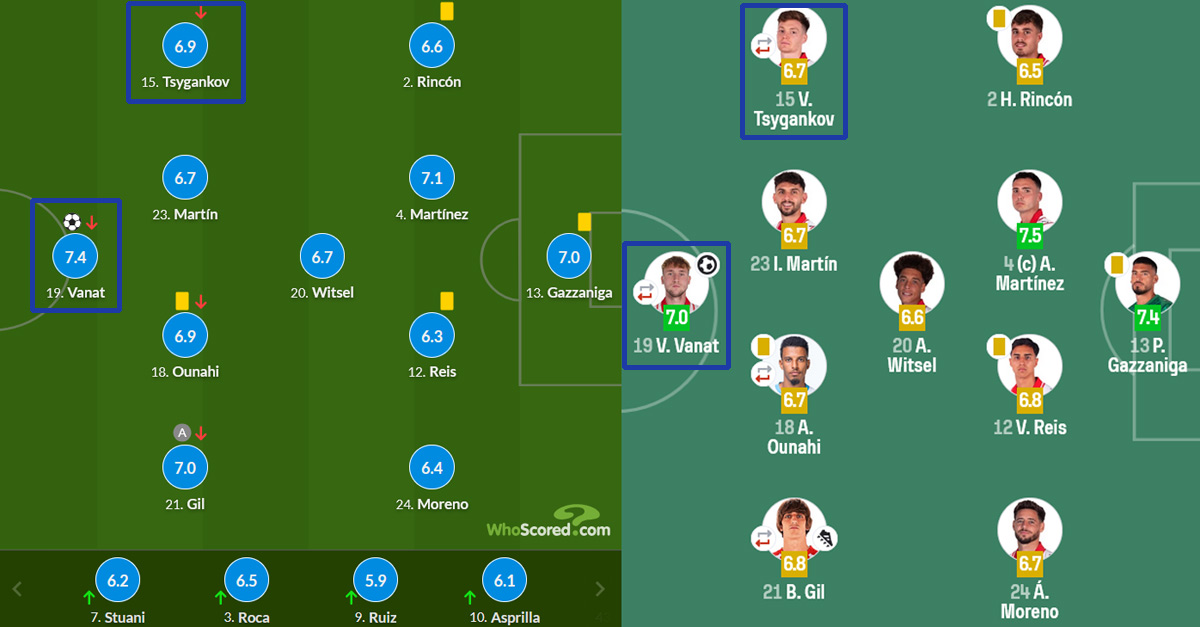Click substitute Ruiz's 5.9 rating circle
The width and height of the screenshot is (1200, 627).
coord(376,581)
